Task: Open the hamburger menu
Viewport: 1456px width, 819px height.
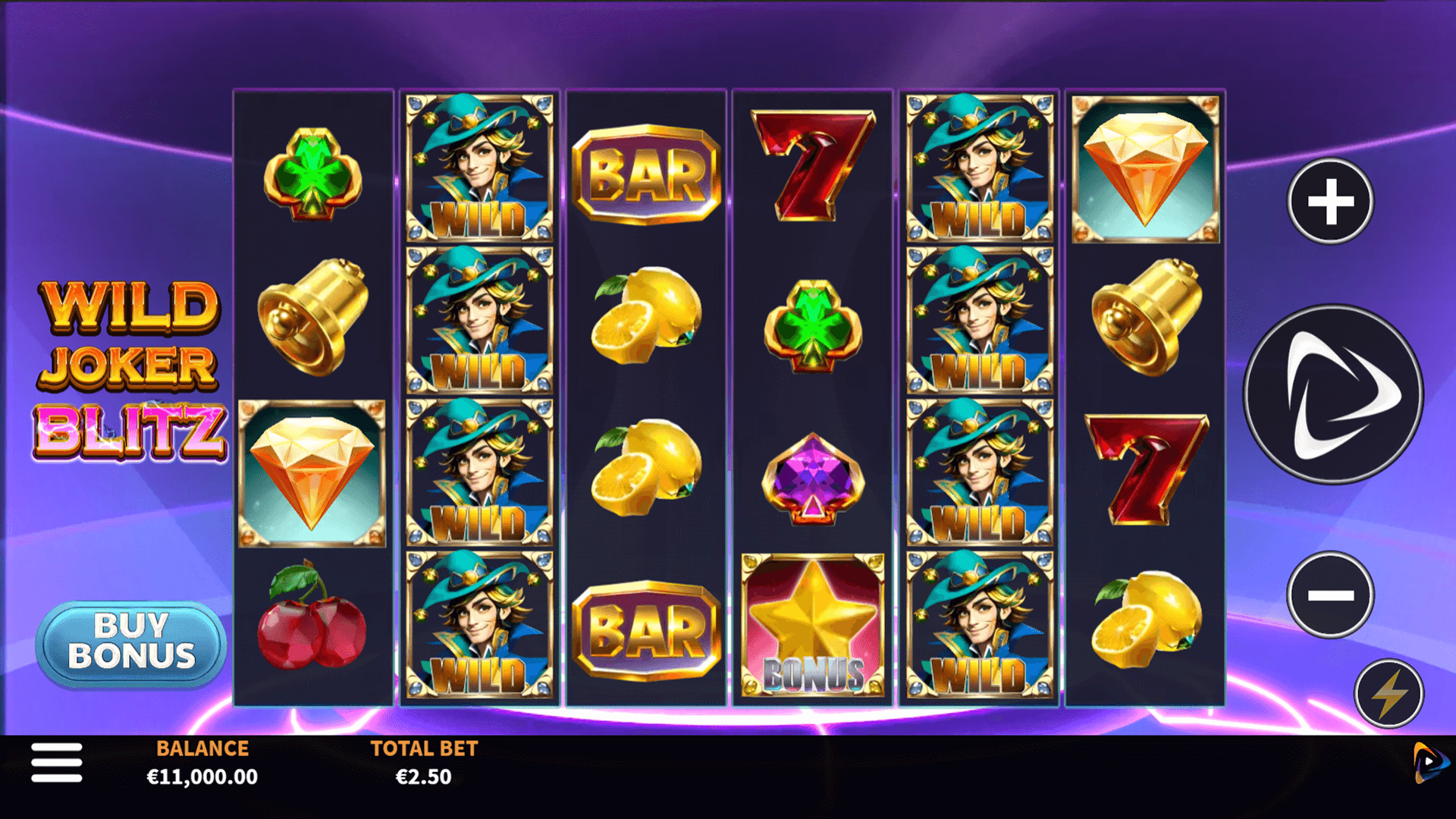Action: point(57,762)
